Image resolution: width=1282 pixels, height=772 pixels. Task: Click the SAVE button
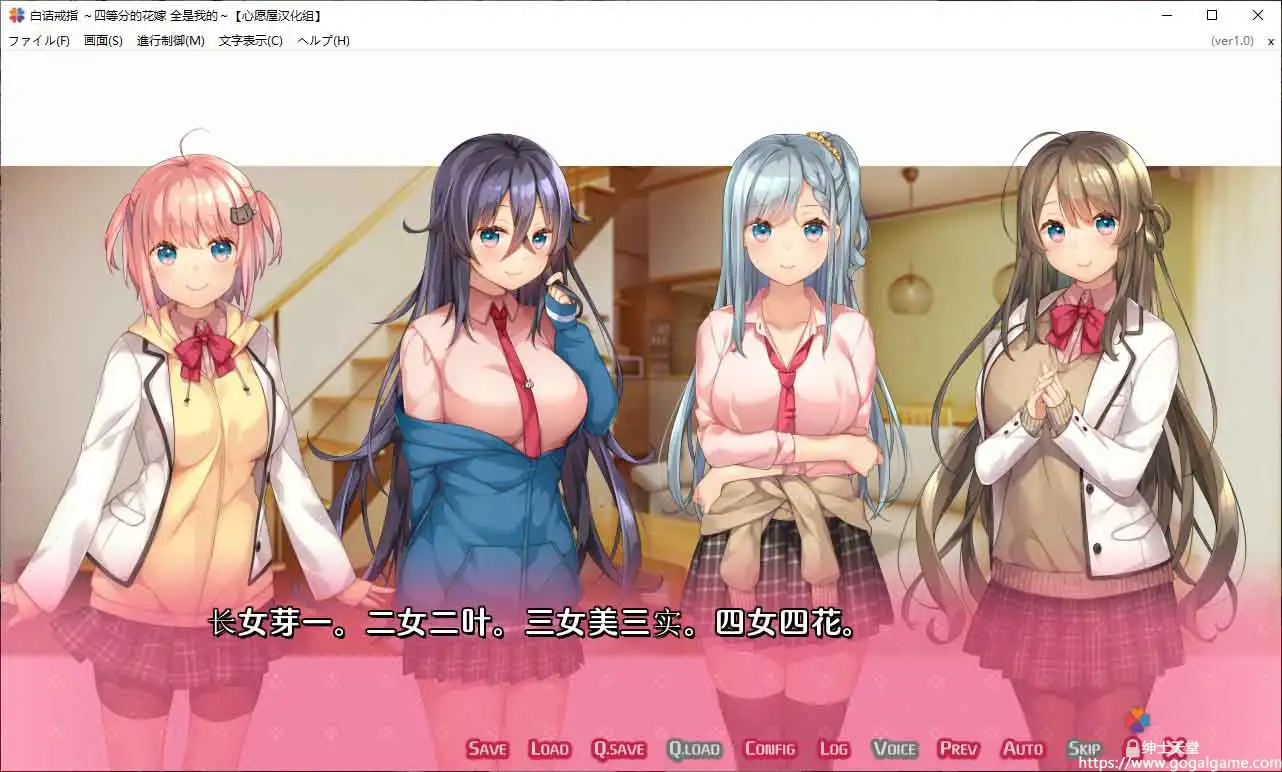coord(486,747)
